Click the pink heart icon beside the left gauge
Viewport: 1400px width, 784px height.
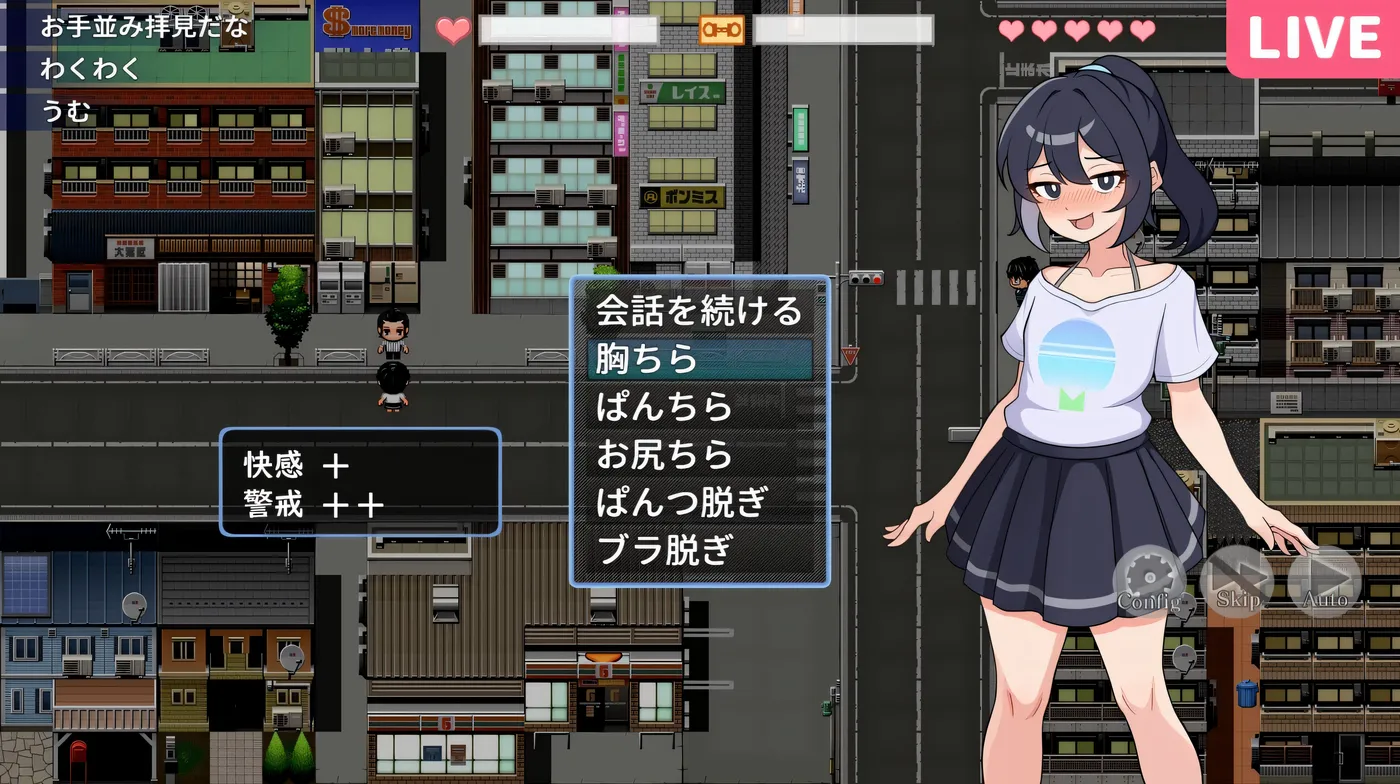tap(452, 30)
